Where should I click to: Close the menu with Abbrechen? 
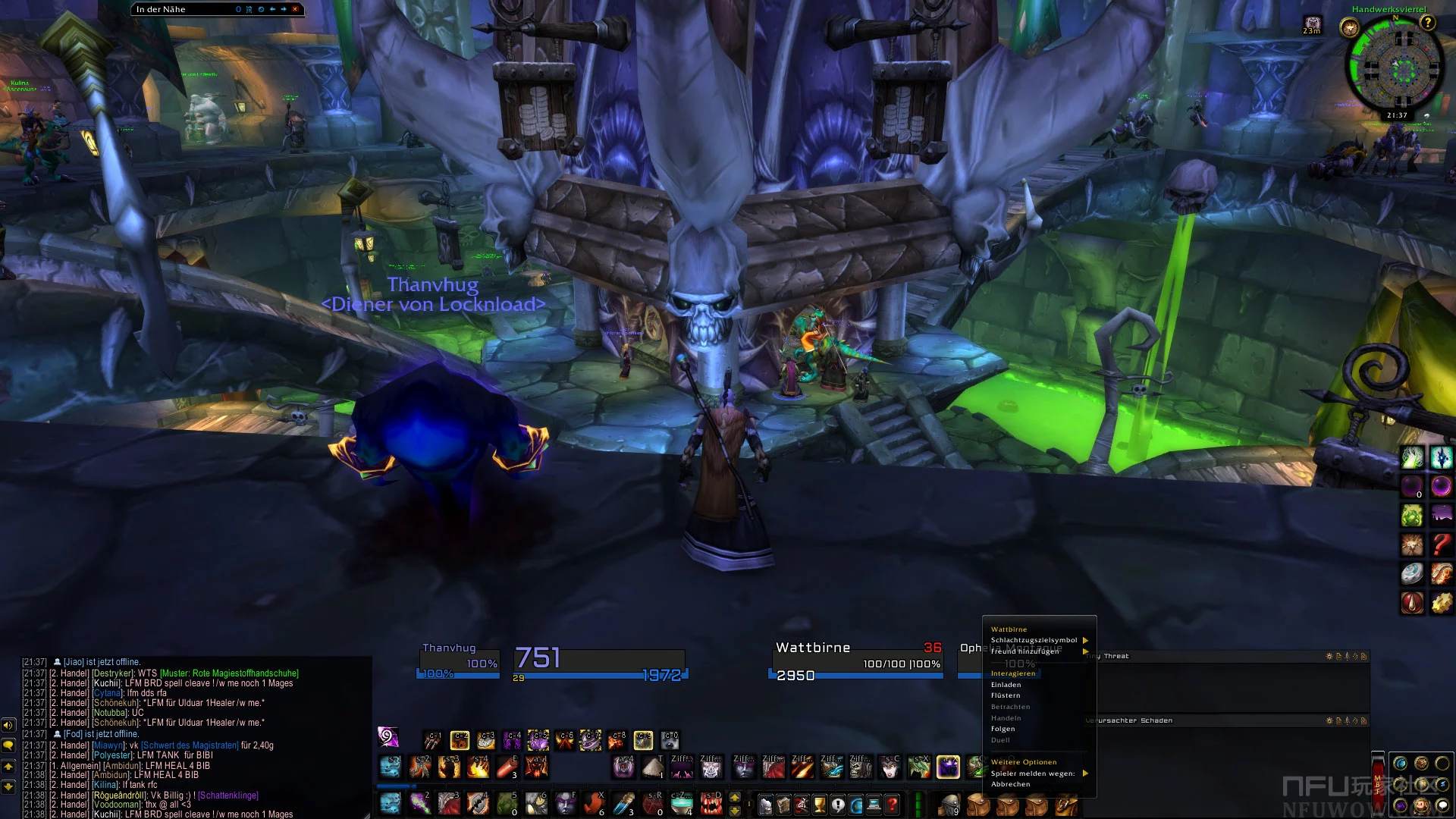[x=1010, y=784]
